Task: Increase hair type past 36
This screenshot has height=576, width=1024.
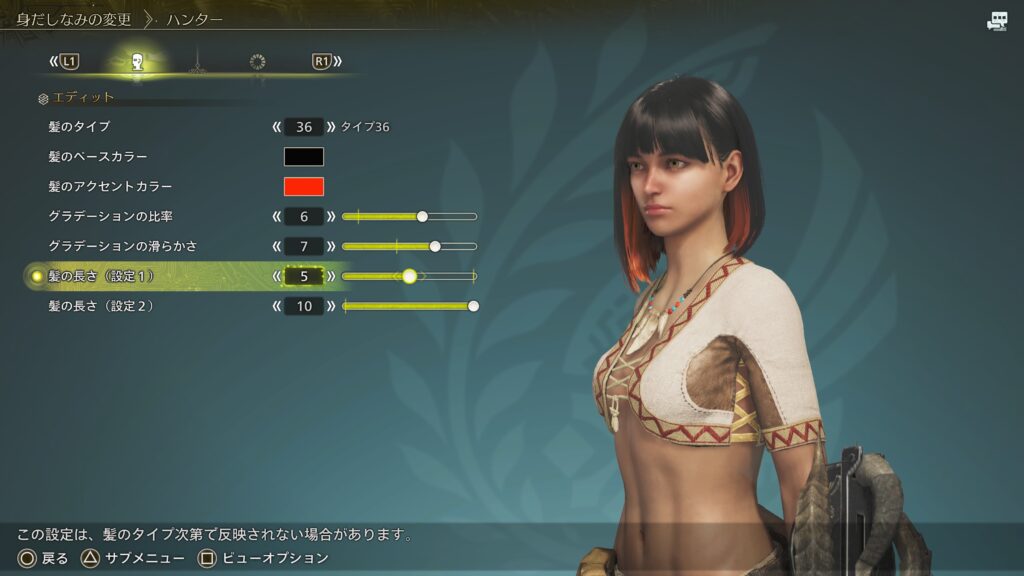Action: click(331, 127)
